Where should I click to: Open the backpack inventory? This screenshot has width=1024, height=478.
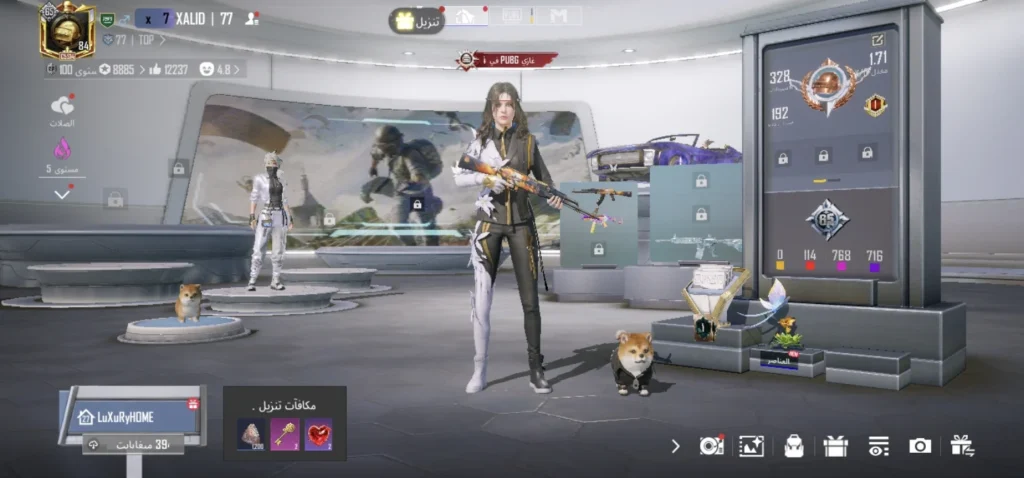coord(794,446)
